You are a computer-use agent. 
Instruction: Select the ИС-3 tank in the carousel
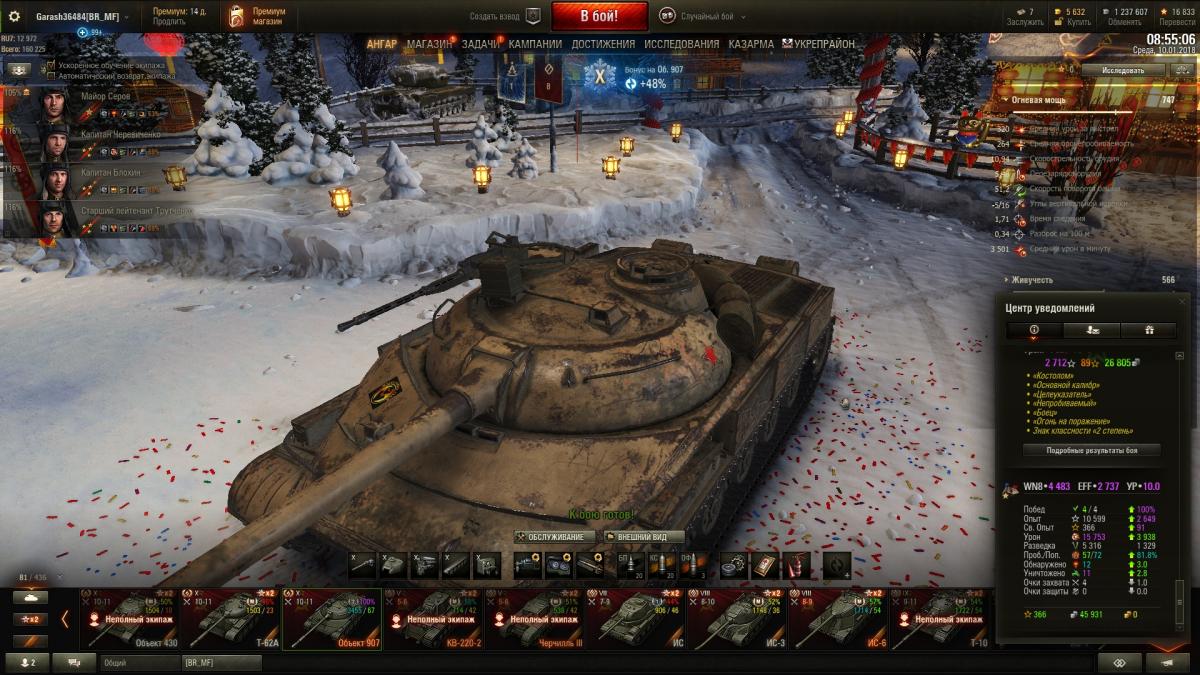(x=738, y=620)
